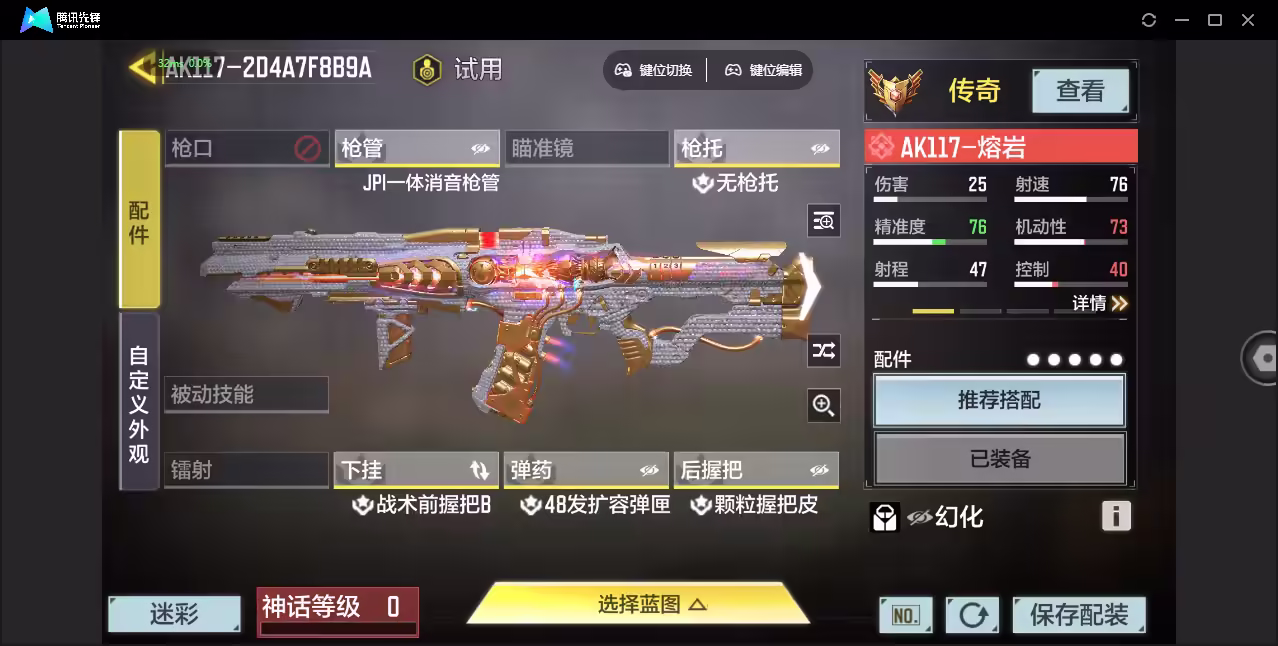Maximize the emulator window
Screen dimensions: 1278x646
point(1215,20)
